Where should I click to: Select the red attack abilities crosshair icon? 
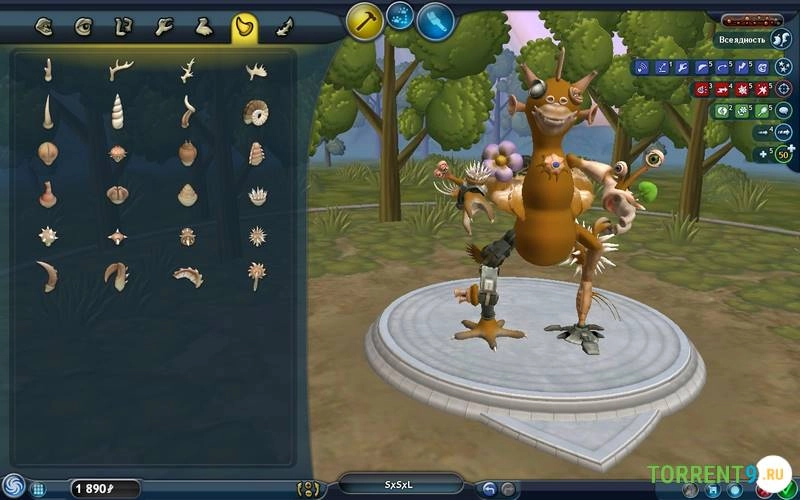point(783,89)
